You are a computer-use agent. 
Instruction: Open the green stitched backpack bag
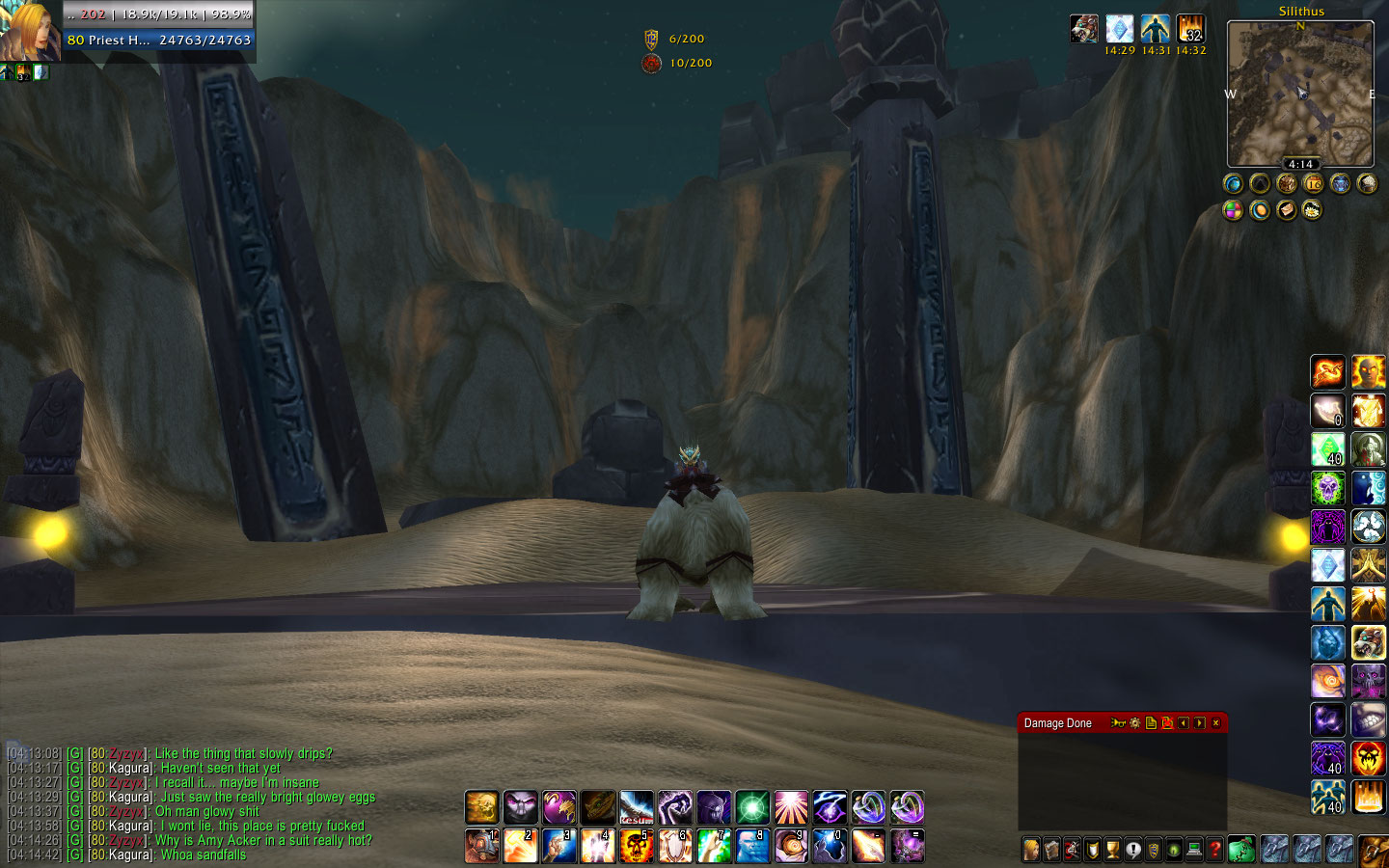point(1241,850)
